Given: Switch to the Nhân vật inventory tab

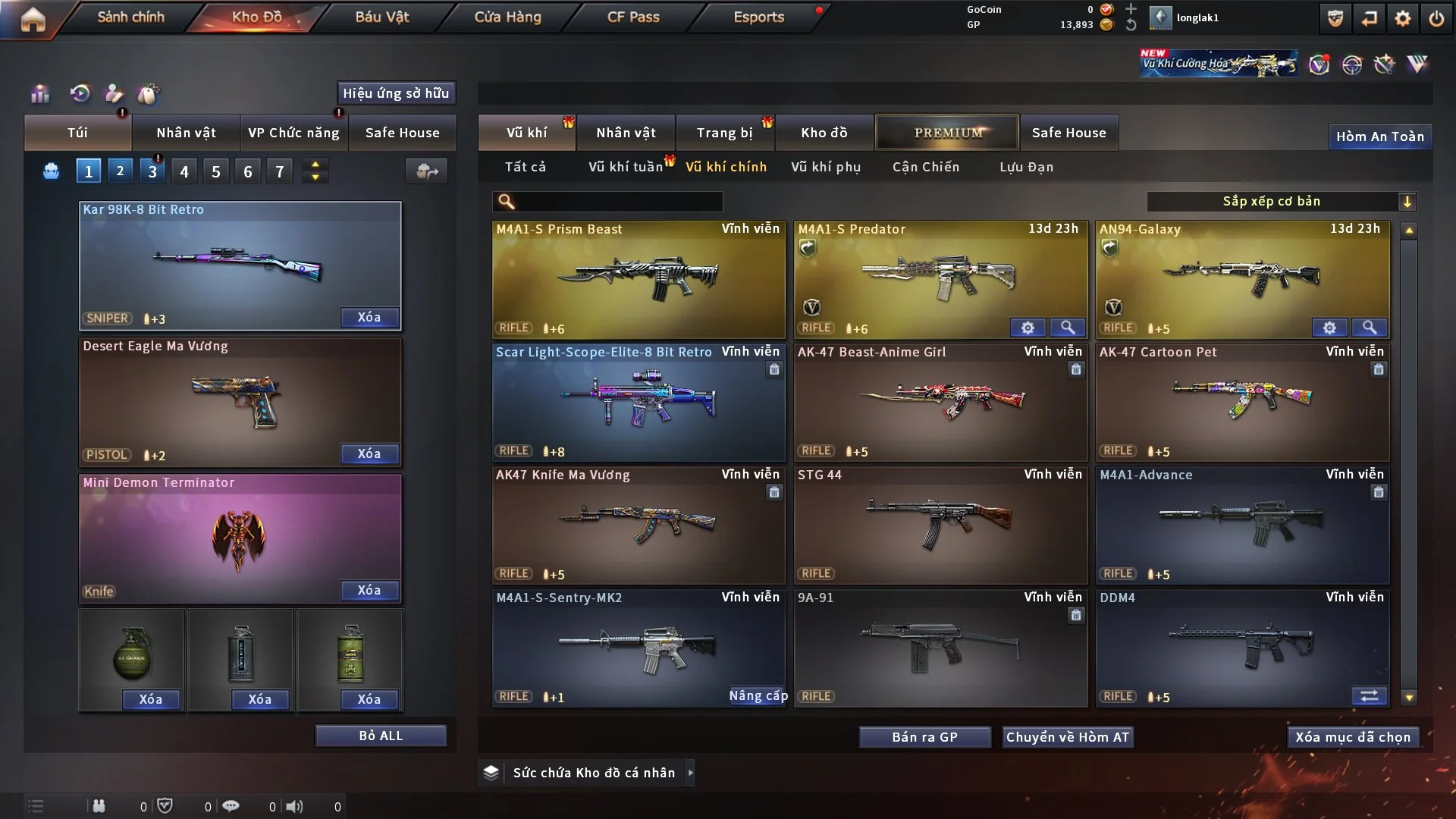Looking at the screenshot, I should [626, 133].
